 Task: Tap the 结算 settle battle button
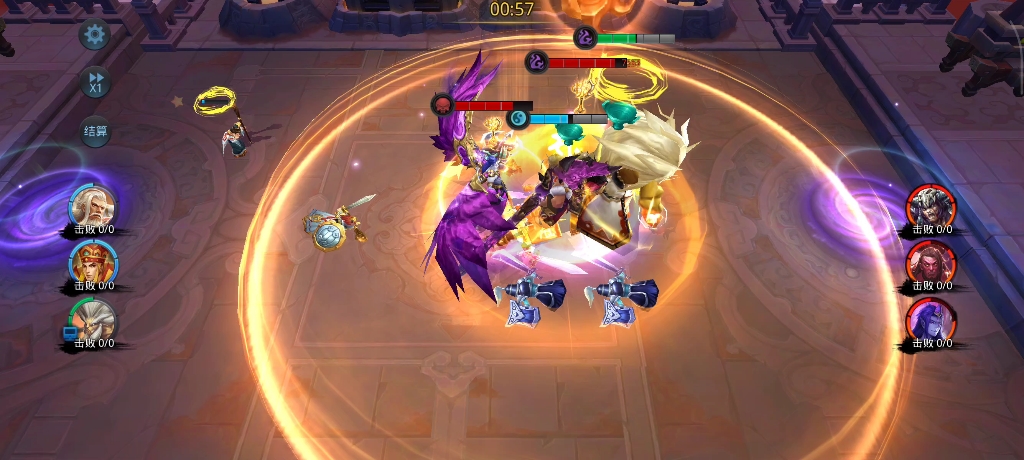tap(96, 131)
